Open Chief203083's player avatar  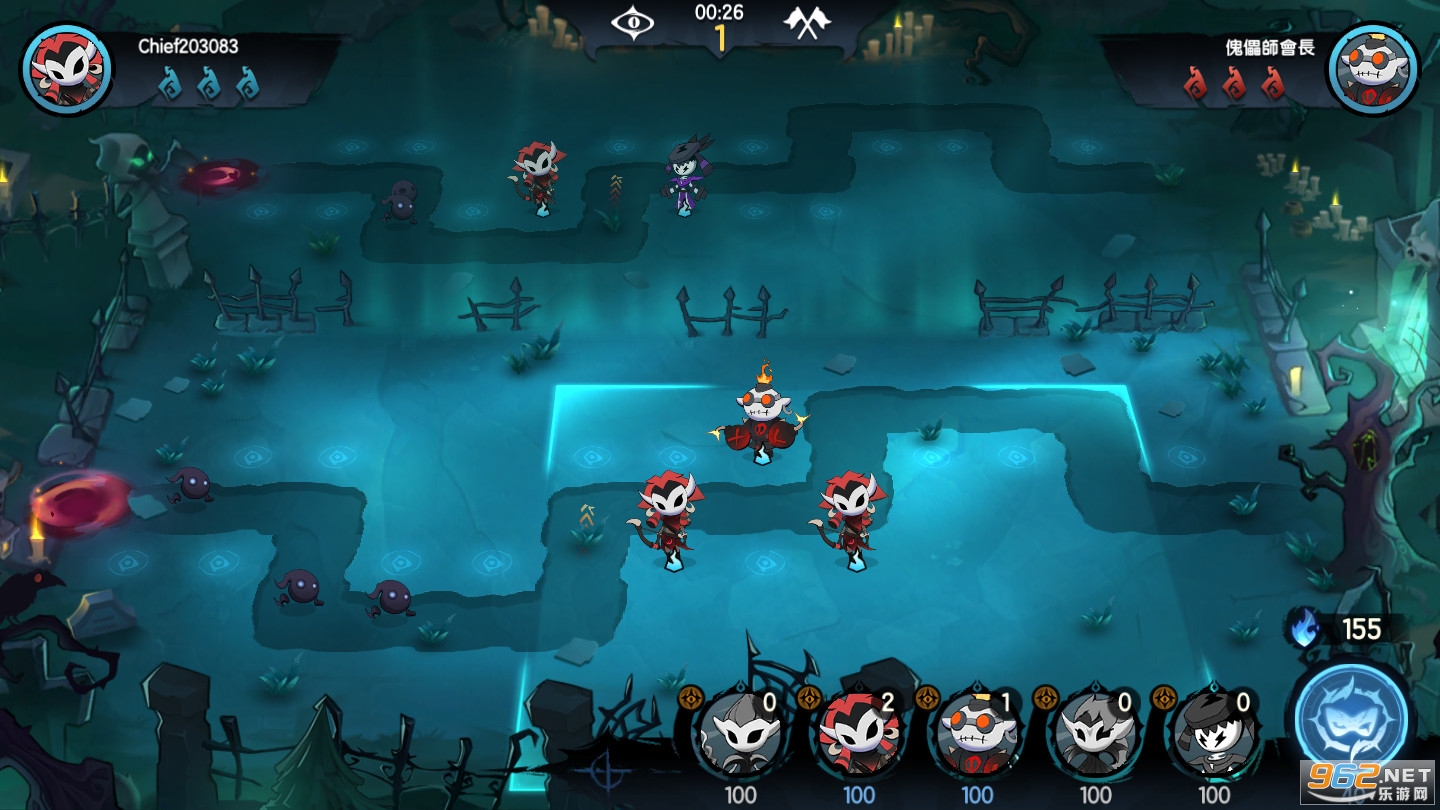coord(67,68)
